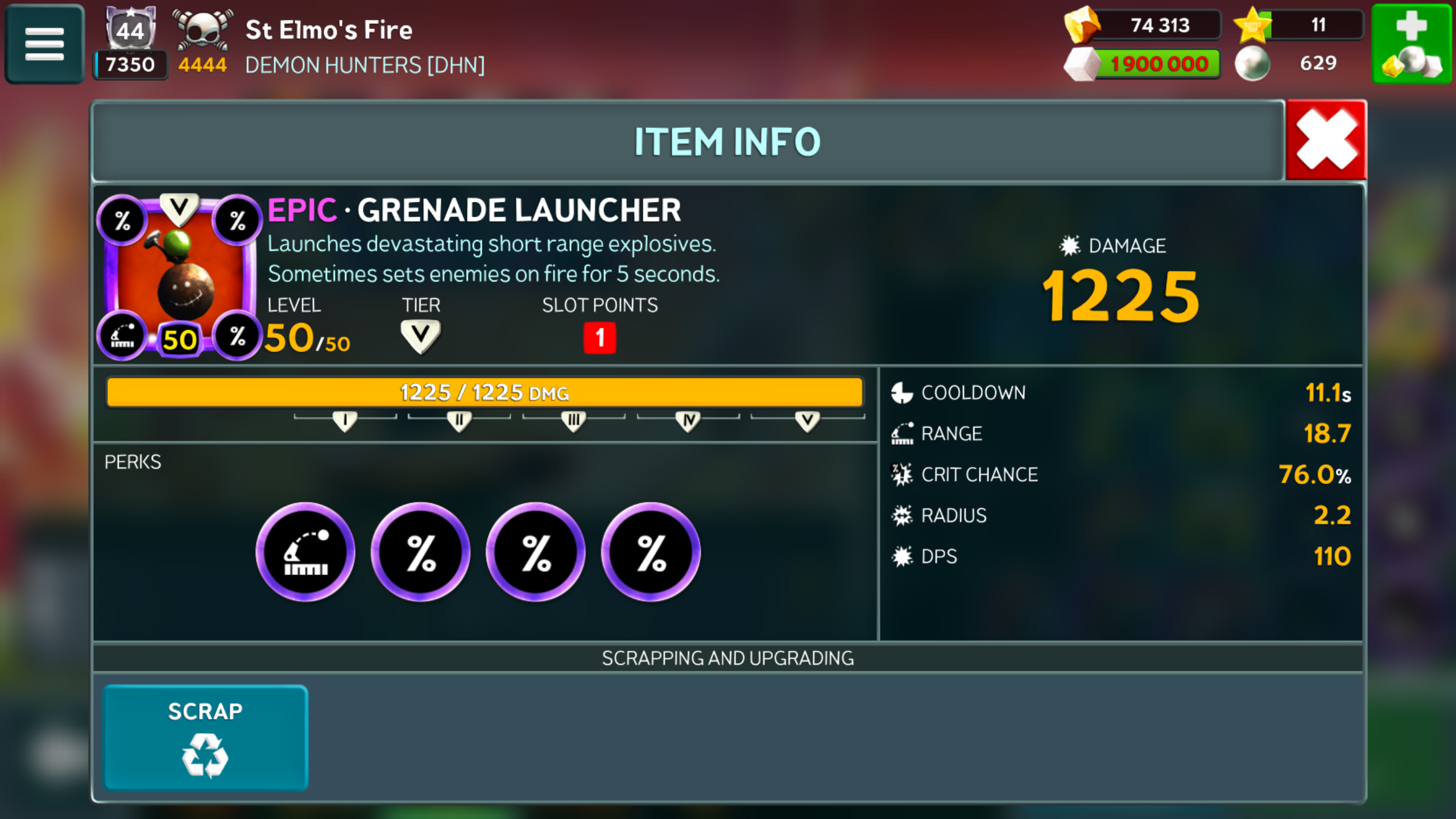1456x819 pixels.
Task: Select the tier V marker on damage bar
Action: point(807,421)
